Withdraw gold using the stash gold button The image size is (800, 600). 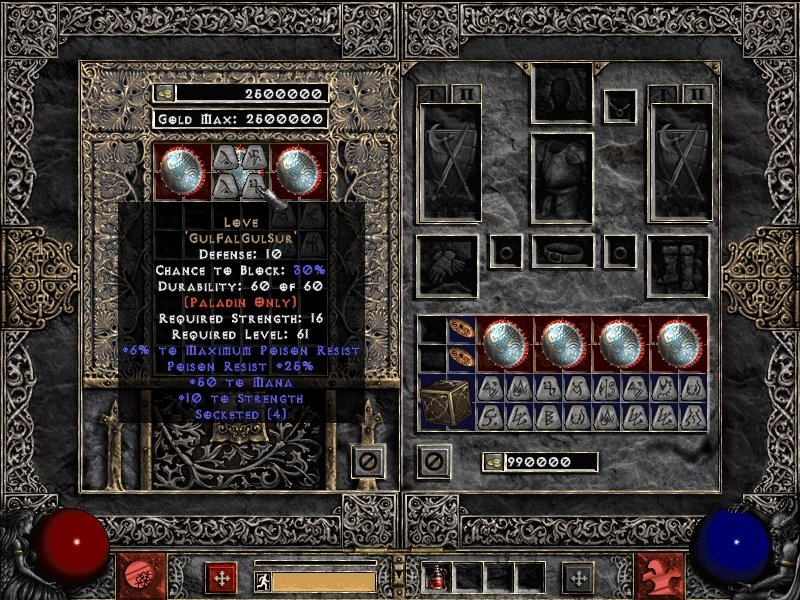point(164,93)
